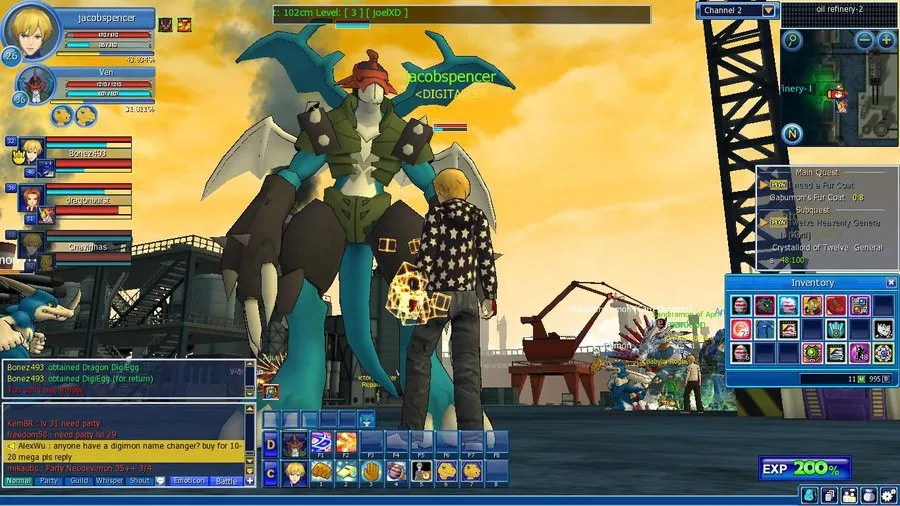Select the Whisper chat tab
This screenshot has width=900, height=506.
tap(109, 481)
